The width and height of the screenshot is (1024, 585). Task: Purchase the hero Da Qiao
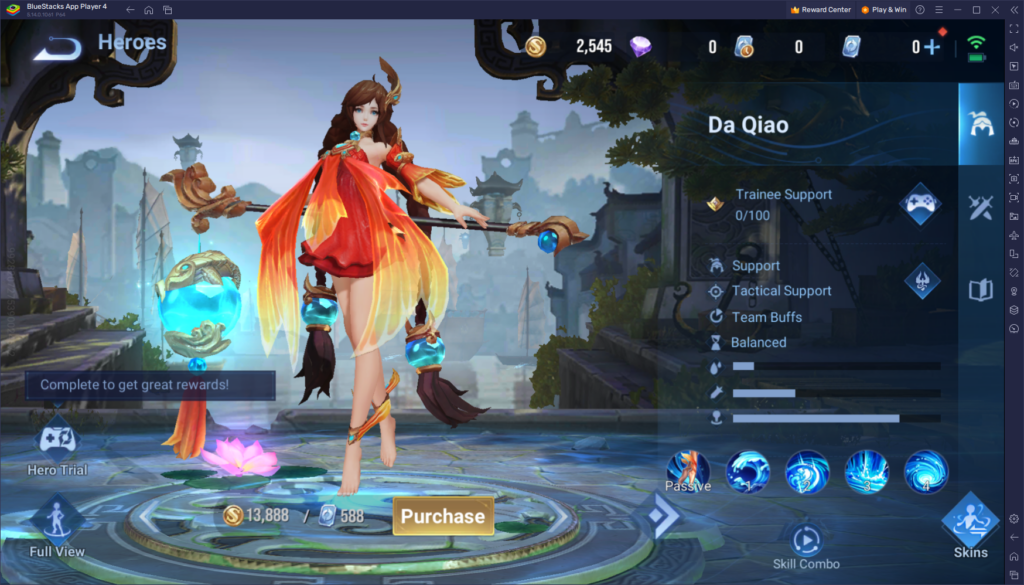point(443,516)
